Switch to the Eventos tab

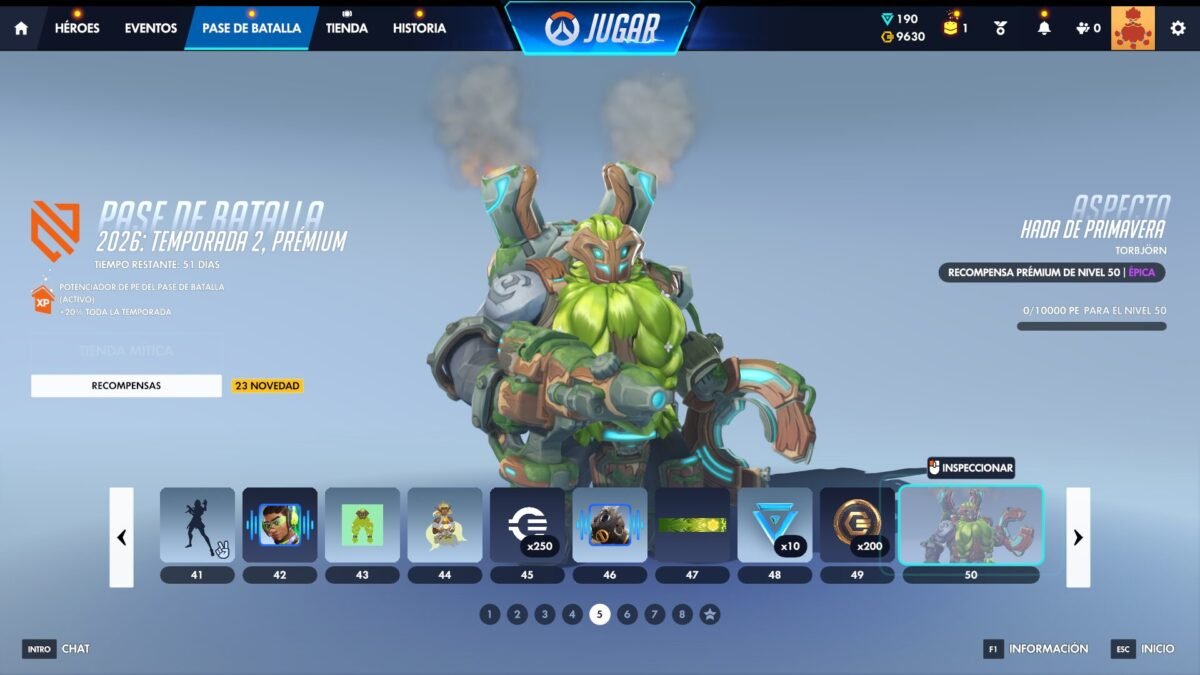coord(151,28)
